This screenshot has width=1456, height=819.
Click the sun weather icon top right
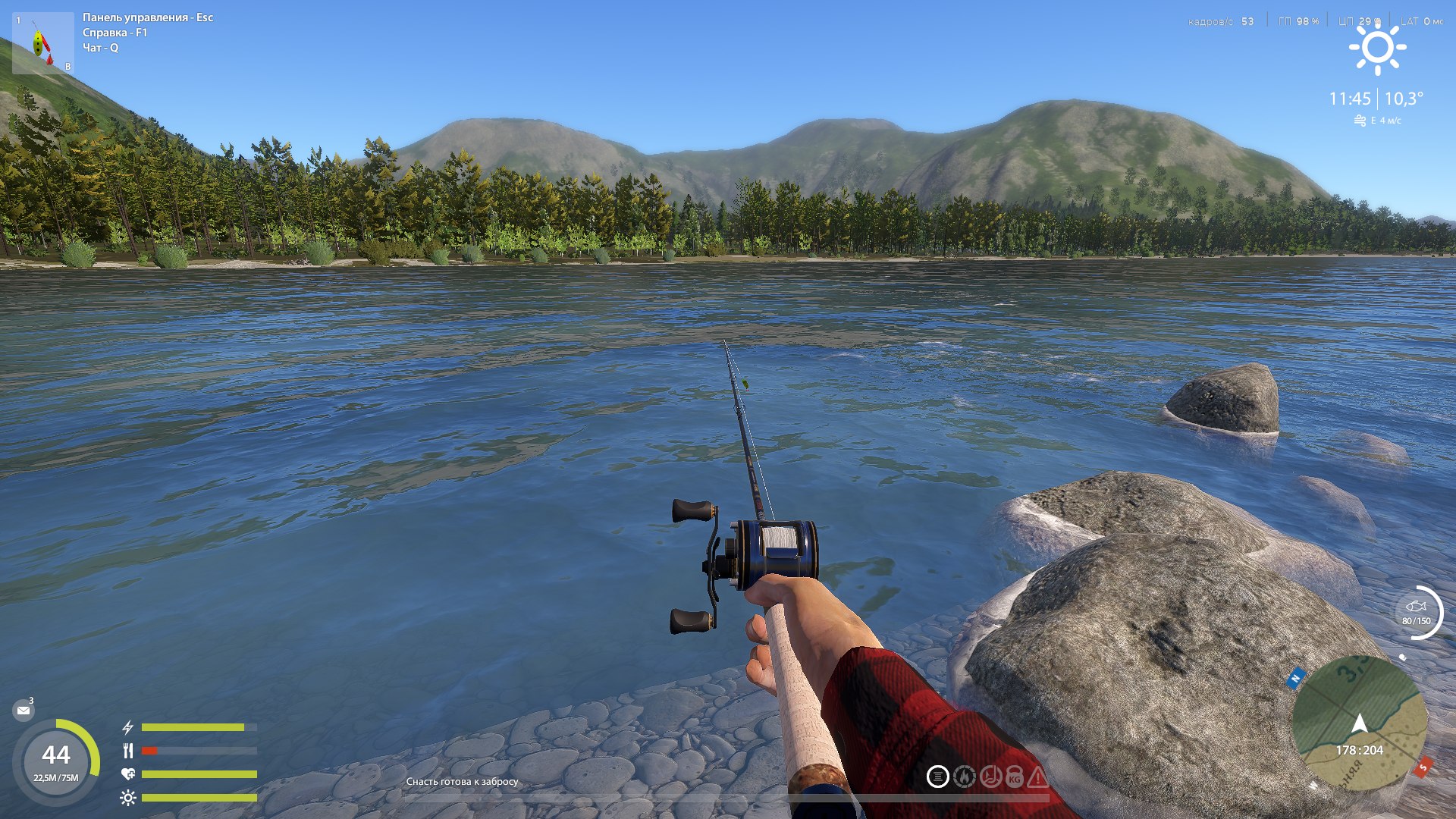[1378, 49]
